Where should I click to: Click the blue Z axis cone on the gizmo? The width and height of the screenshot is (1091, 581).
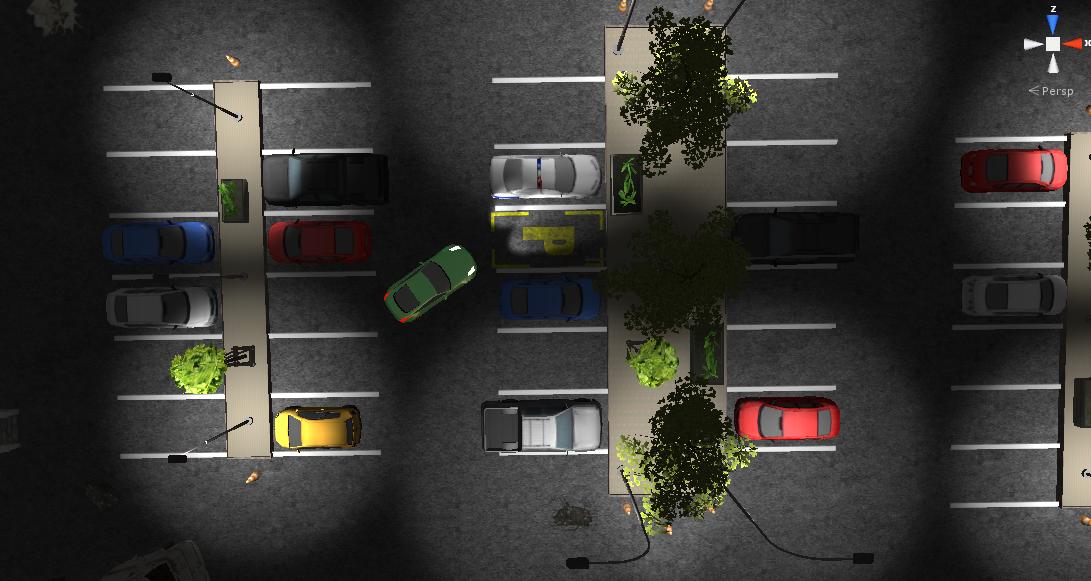(x=1053, y=25)
